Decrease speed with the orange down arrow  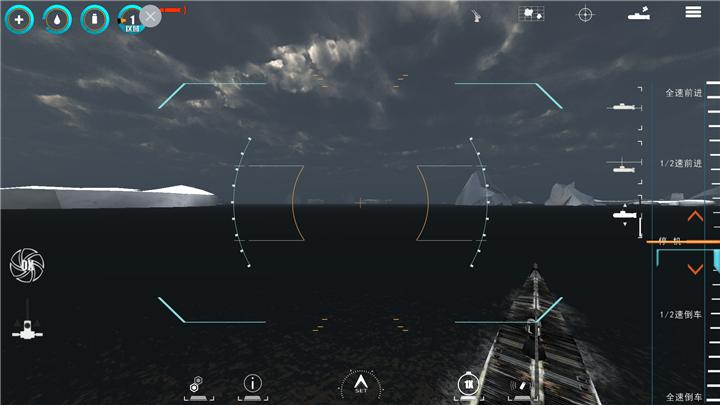point(695,269)
